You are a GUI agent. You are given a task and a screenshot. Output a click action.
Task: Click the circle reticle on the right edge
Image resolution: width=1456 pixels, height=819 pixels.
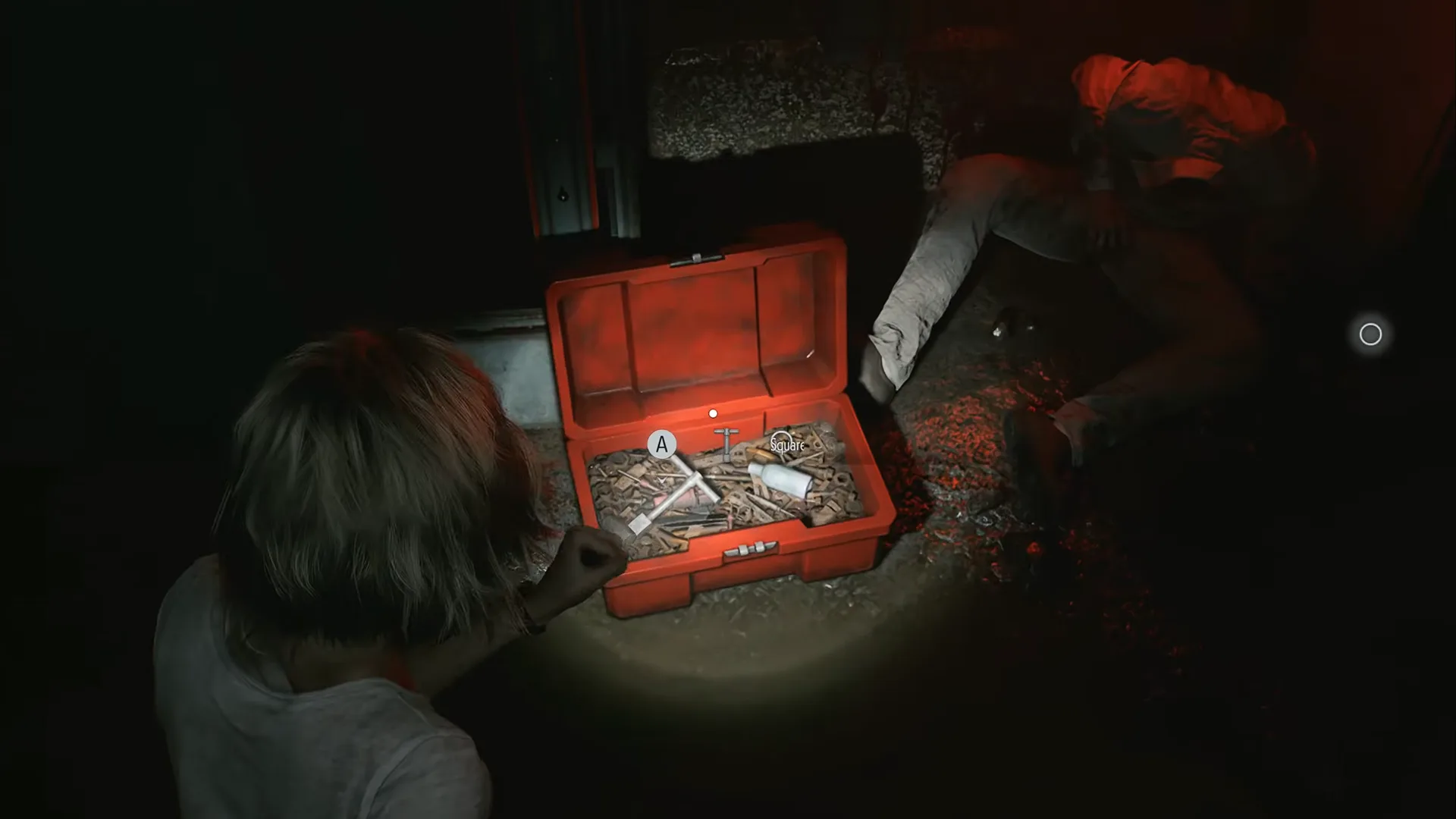click(1370, 334)
